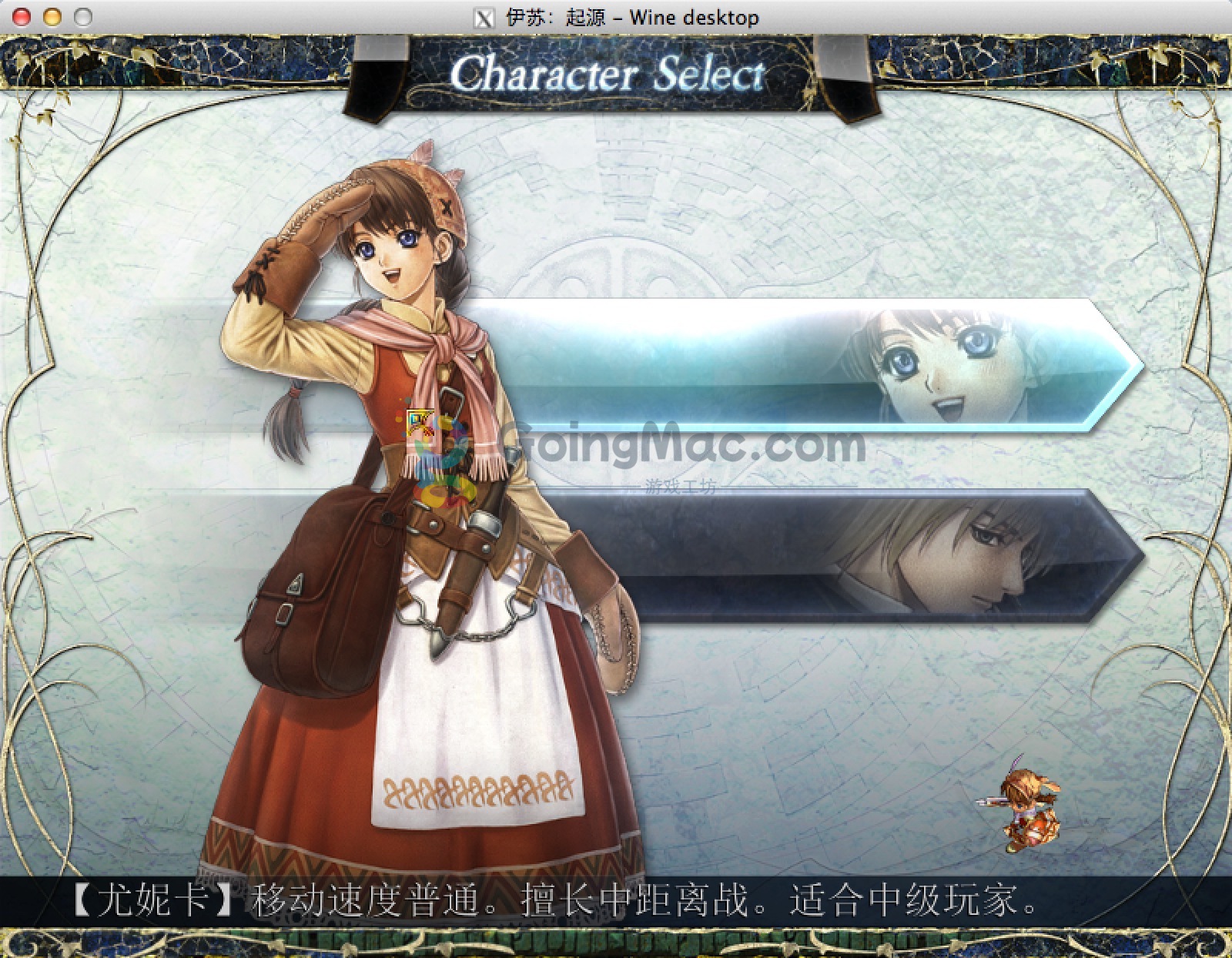The width and height of the screenshot is (1232, 958).
Task: Minimize the window with the yellow button
Action: pyautogui.click(x=52, y=17)
